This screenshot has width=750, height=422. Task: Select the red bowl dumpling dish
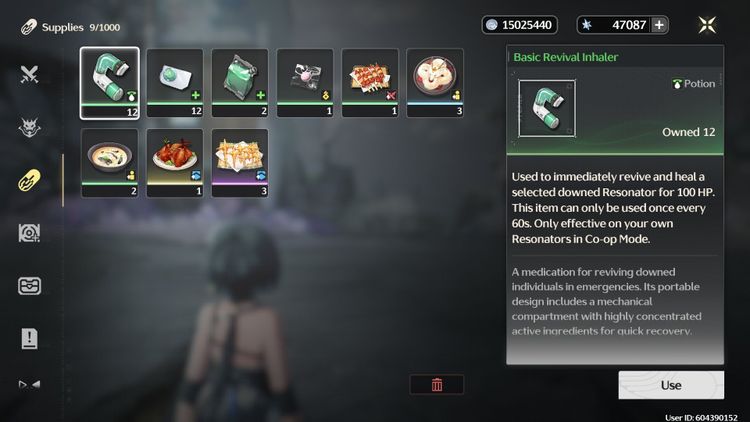(x=434, y=82)
